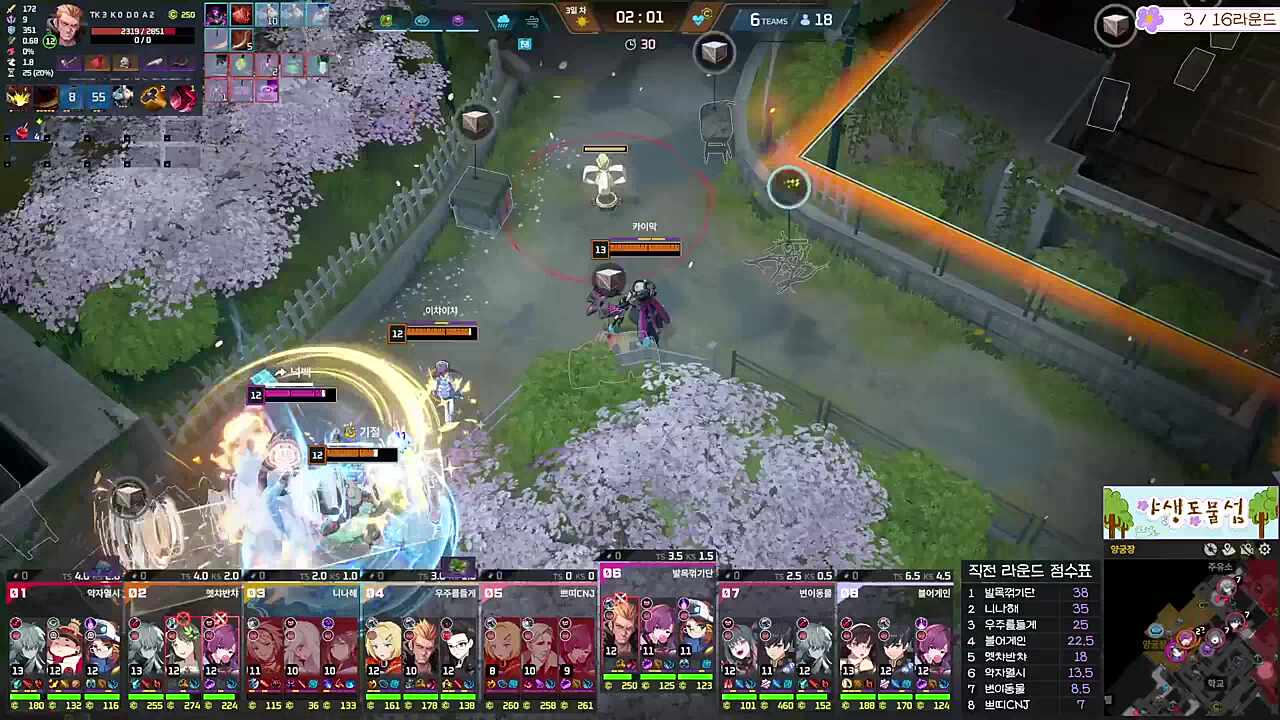This screenshot has width=1280, height=720.
Task: Toggle the level 12 badge on your portrait
Action: point(49,41)
